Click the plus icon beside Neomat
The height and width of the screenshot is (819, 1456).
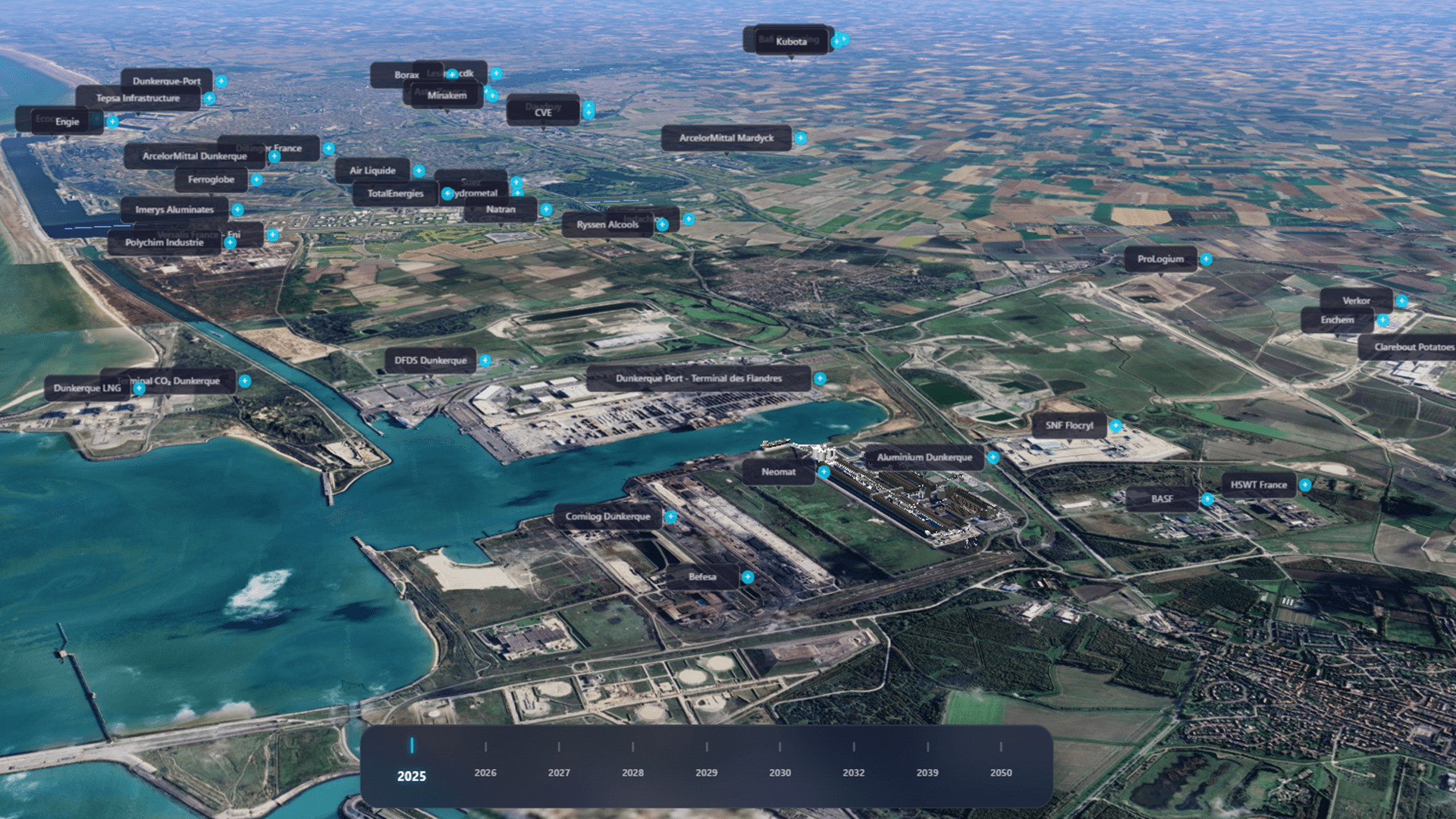click(824, 472)
